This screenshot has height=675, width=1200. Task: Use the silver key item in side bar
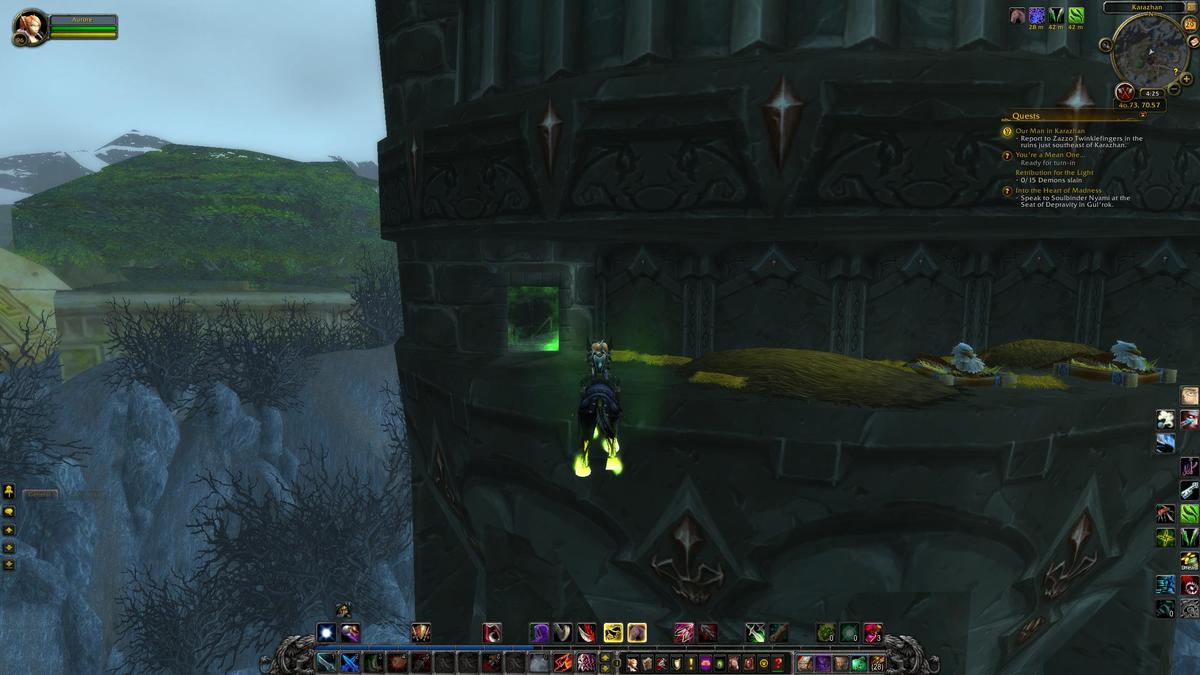pos(1189,490)
